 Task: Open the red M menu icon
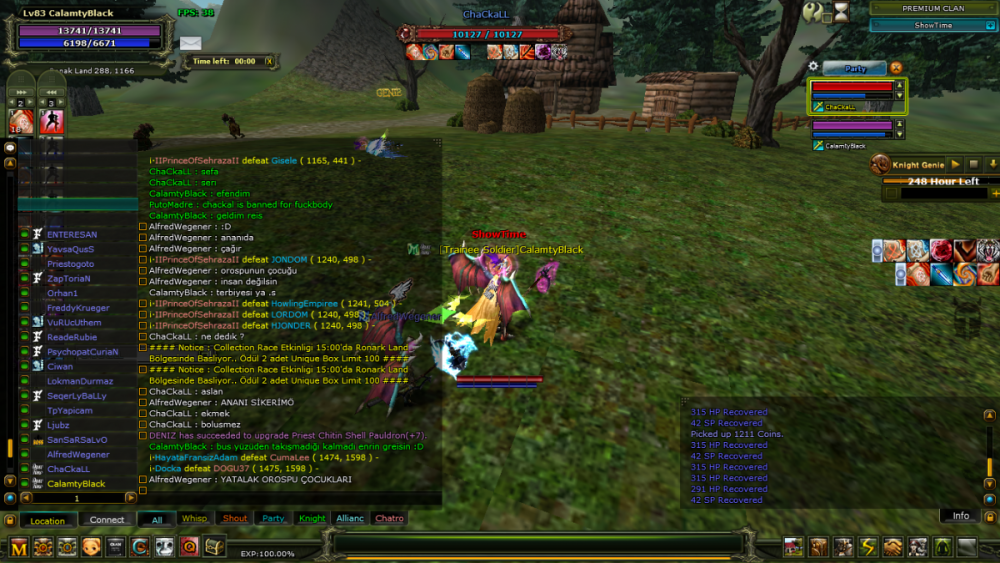19,547
